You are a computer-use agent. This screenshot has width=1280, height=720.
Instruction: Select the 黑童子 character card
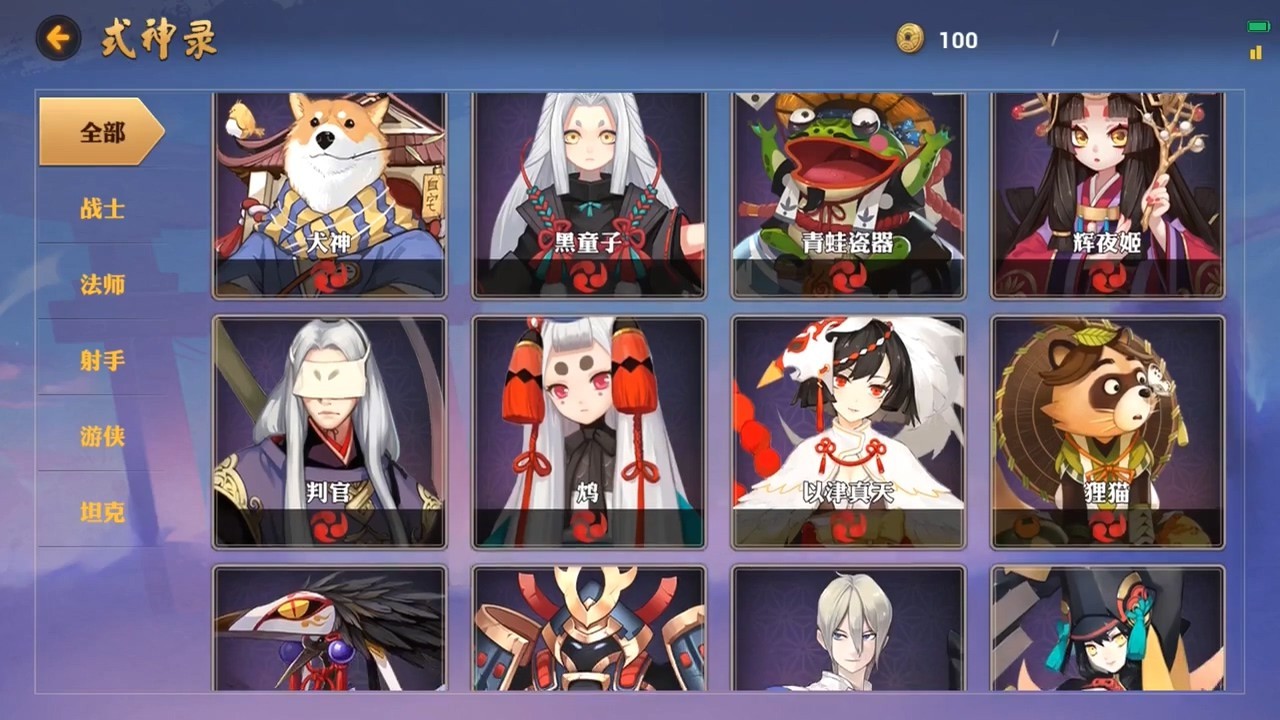point(589,195)
